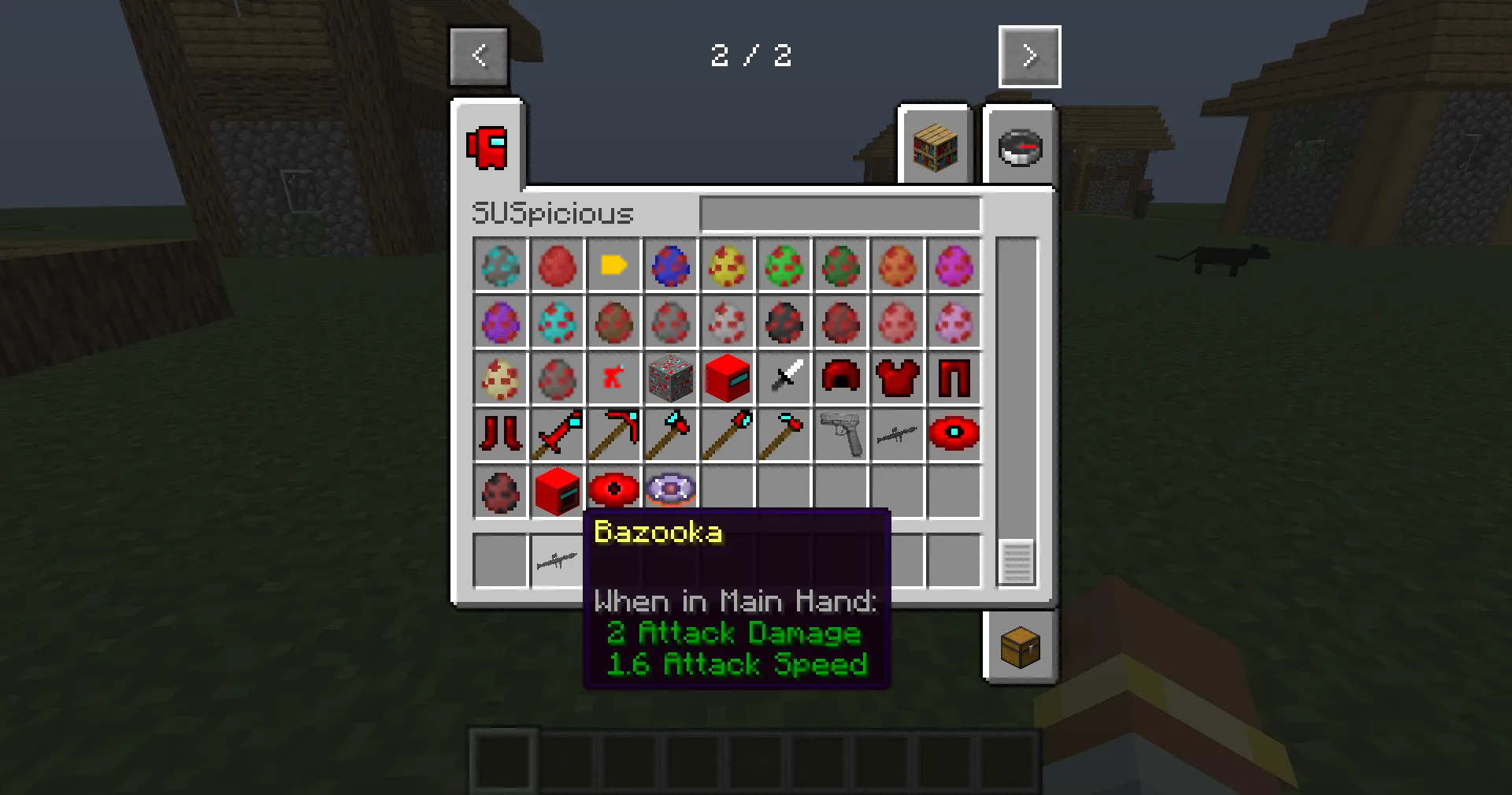
Task: Select the red crewmate spawn egg
Action: 558,266
